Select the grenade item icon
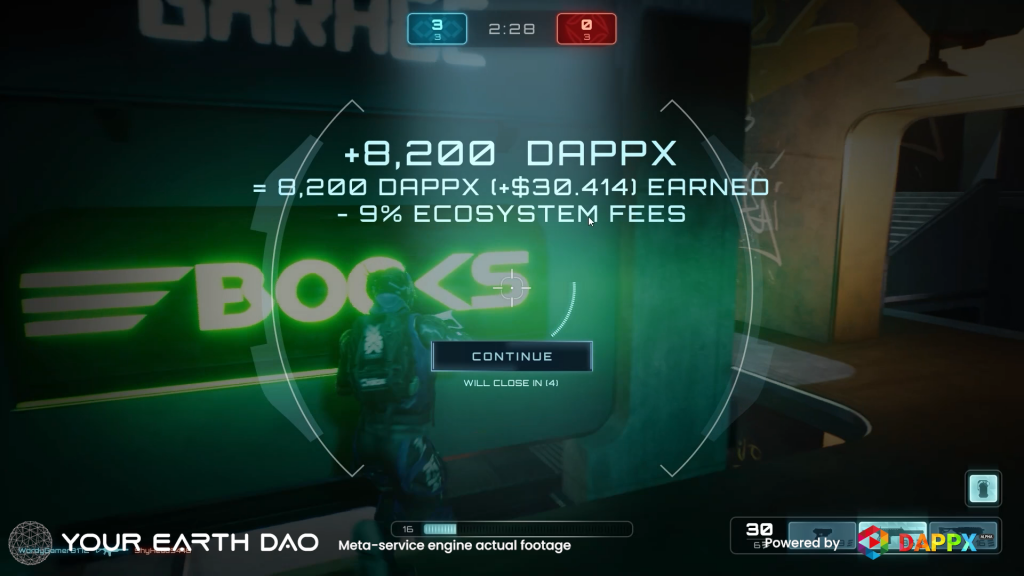1024x576 pixels. click(x=983, y=489)
